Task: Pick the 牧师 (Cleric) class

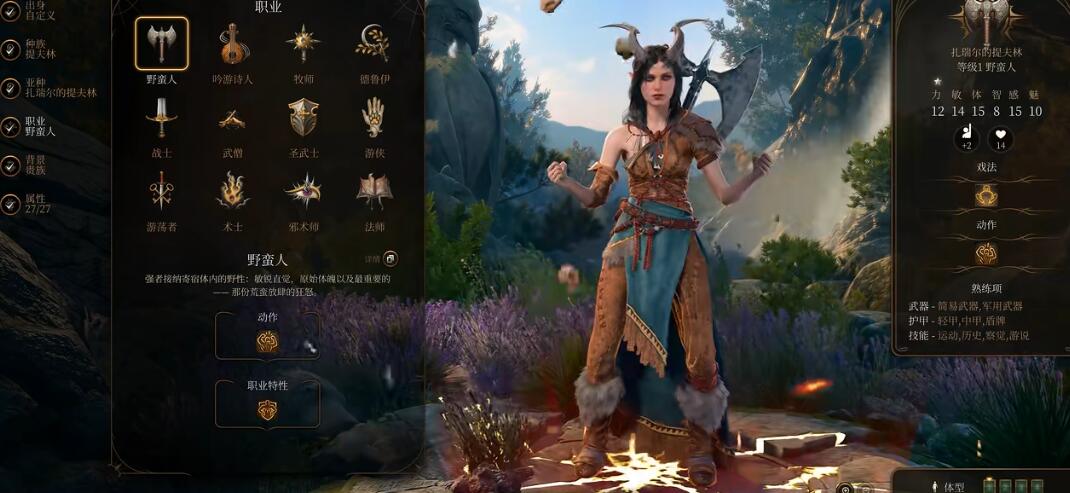Action: [303, 43]
